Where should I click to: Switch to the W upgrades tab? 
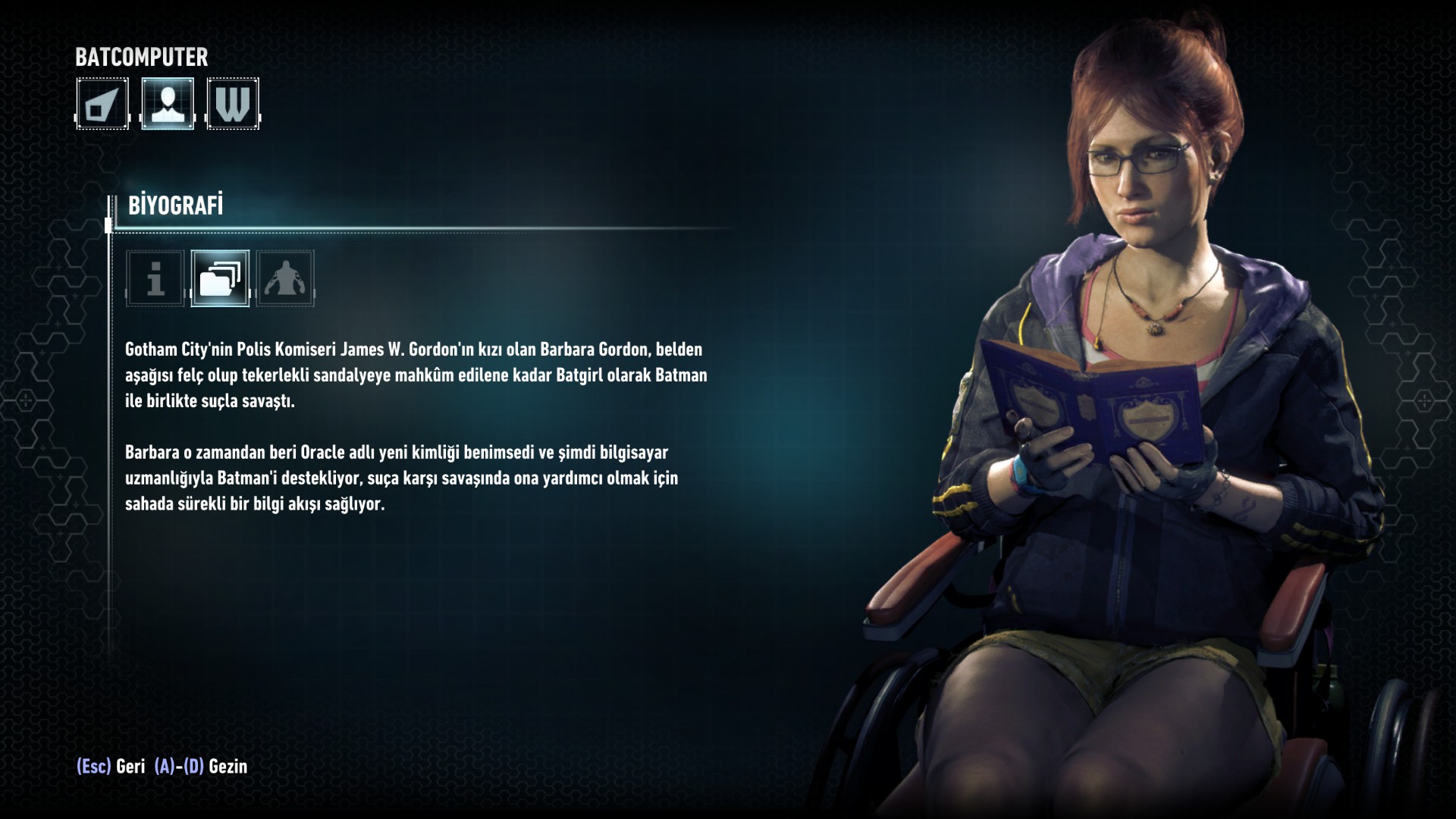[233, 104]
